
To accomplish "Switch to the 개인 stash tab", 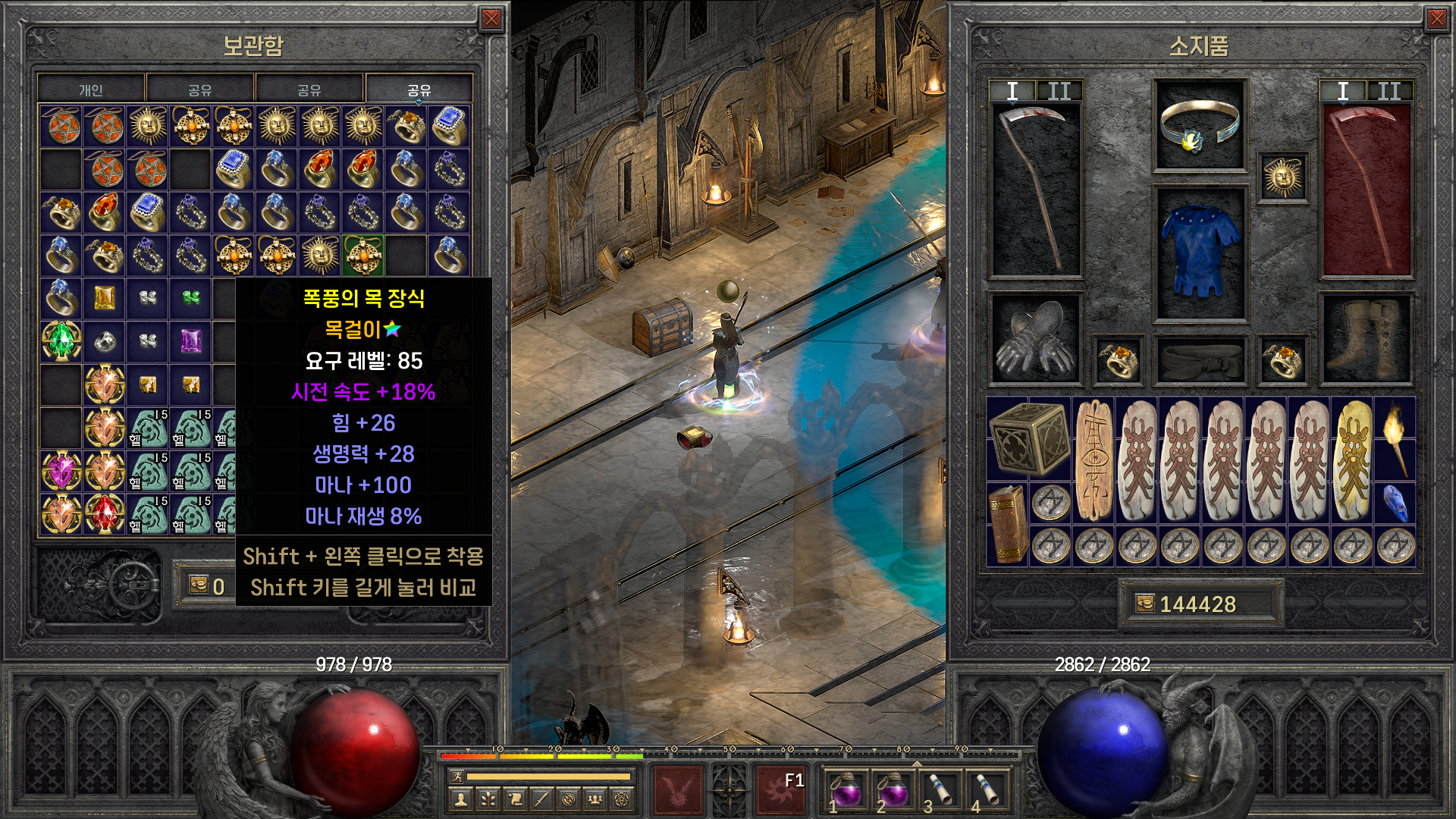I will 91,89.
